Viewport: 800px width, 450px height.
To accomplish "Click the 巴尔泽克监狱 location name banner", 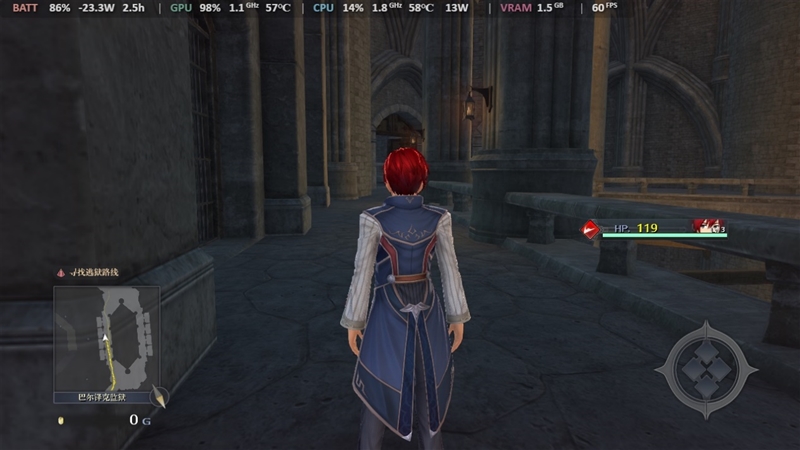I will [x=106, y=397].
